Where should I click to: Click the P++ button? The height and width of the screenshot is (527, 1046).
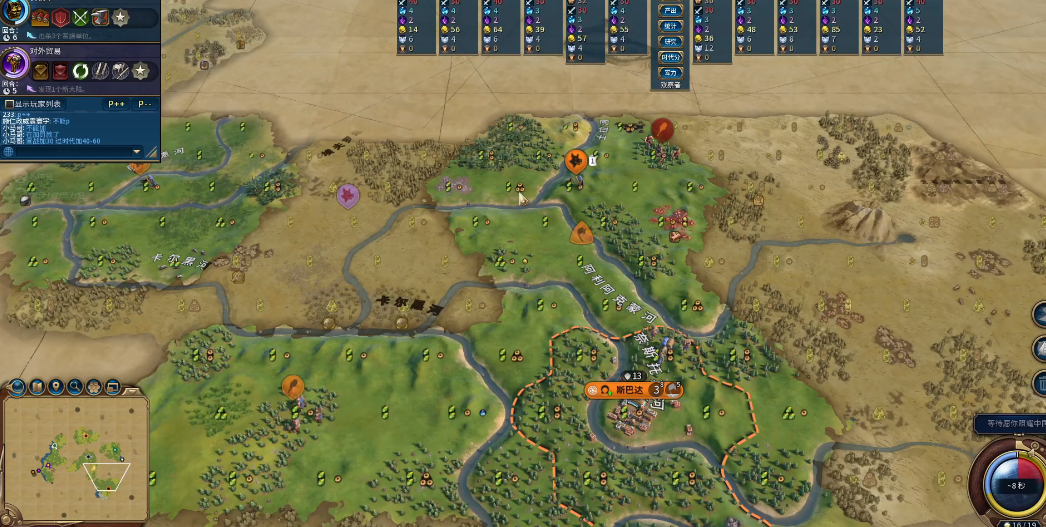coord(116,103)
